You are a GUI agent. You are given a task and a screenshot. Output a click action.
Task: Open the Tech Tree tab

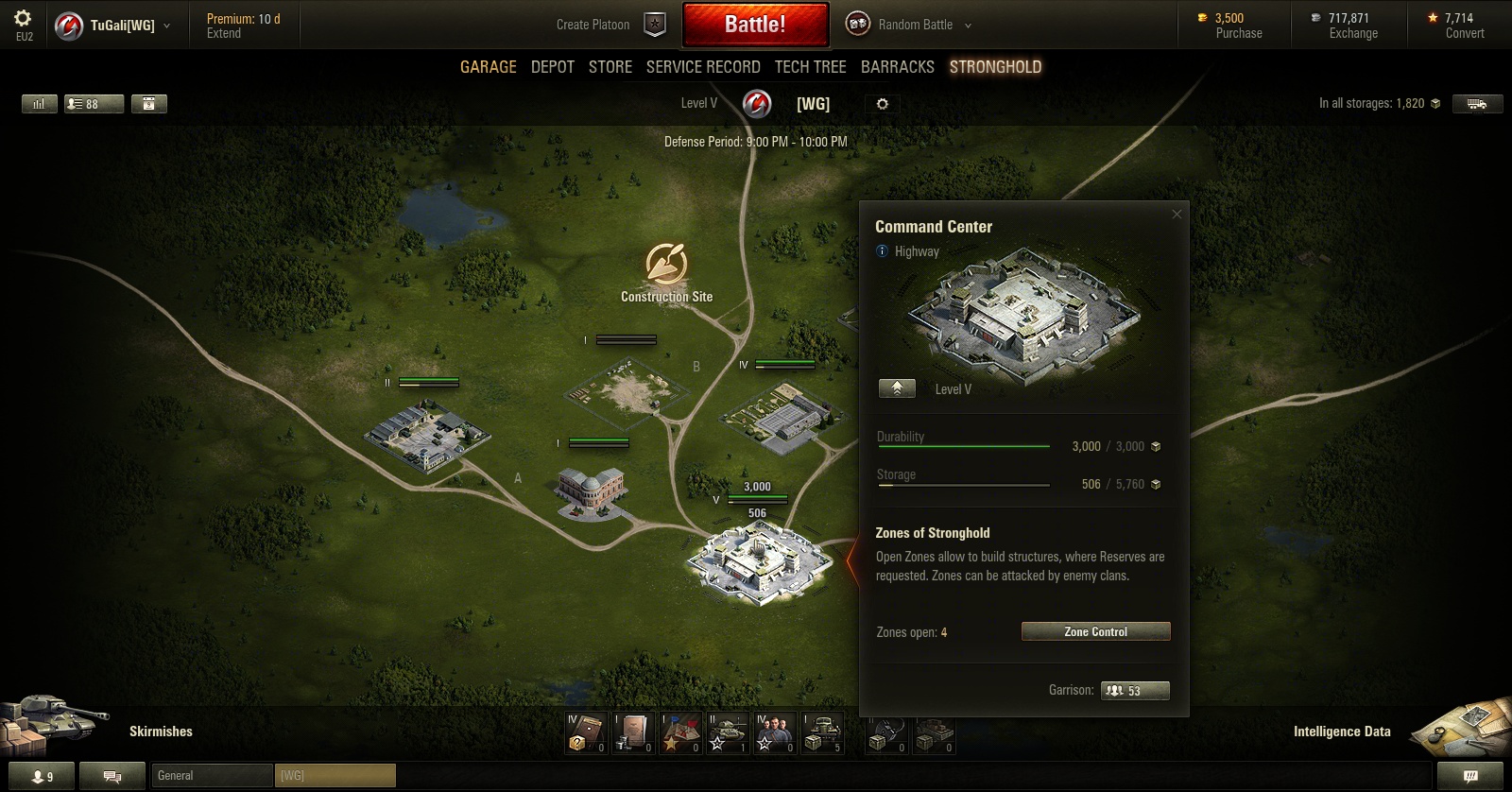click(810, 67)
